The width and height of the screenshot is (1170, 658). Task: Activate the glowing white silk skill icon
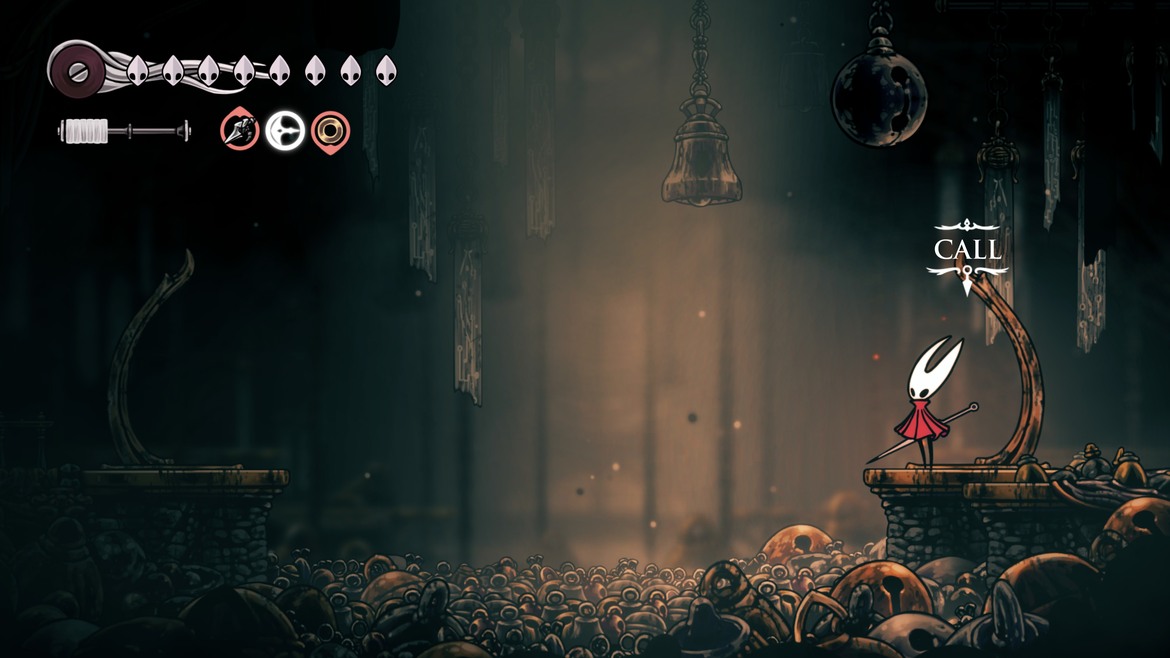[285, 130]
